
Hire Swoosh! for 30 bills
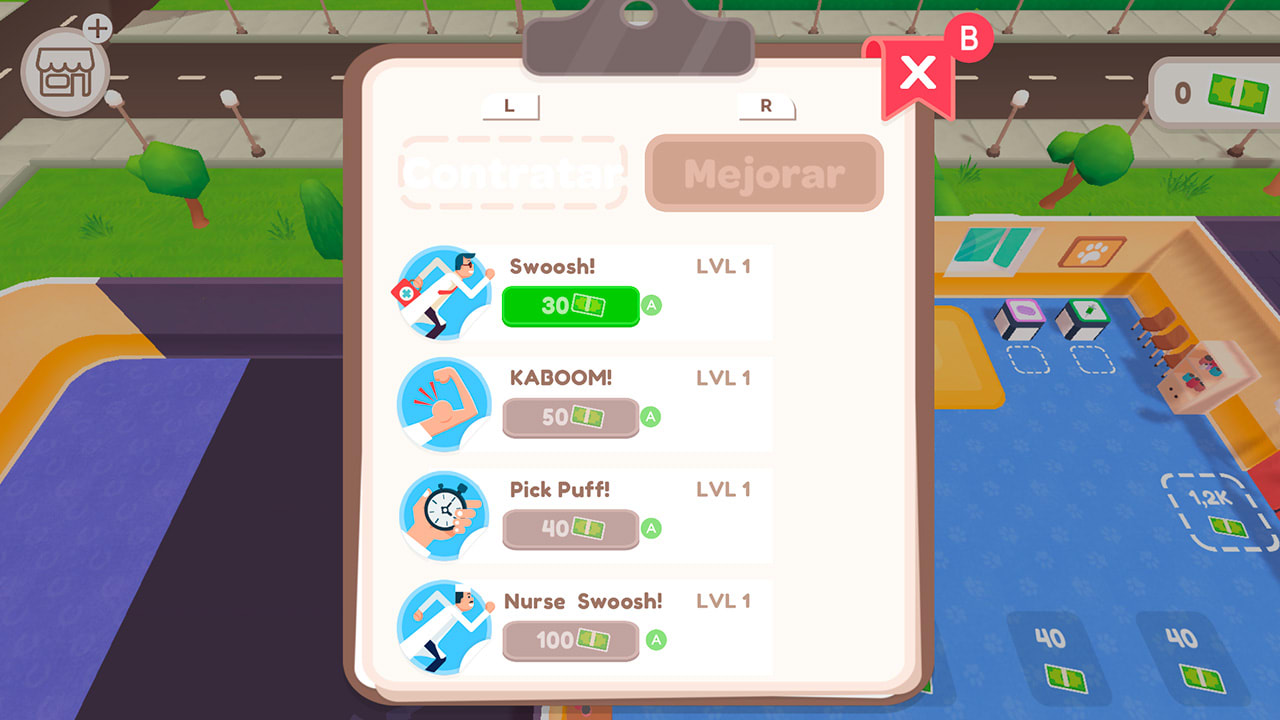pyautogui.click(x=570, y=306)
